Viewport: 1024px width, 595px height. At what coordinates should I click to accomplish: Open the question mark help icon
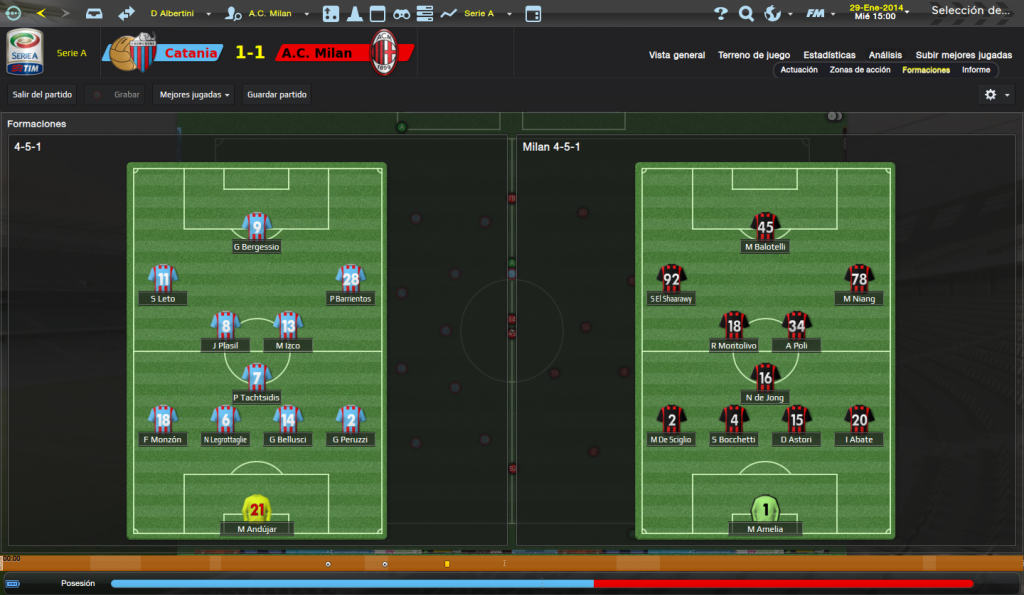(x=720, y=14)
